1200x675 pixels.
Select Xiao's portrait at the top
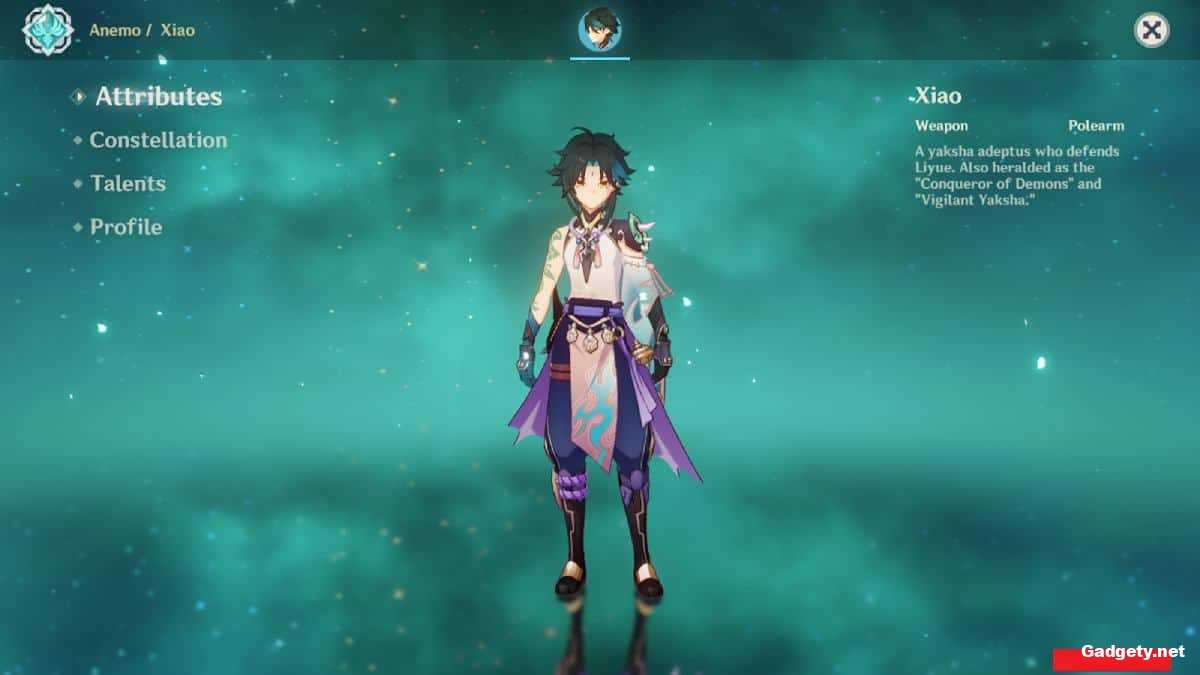click(x=601, y=29)
